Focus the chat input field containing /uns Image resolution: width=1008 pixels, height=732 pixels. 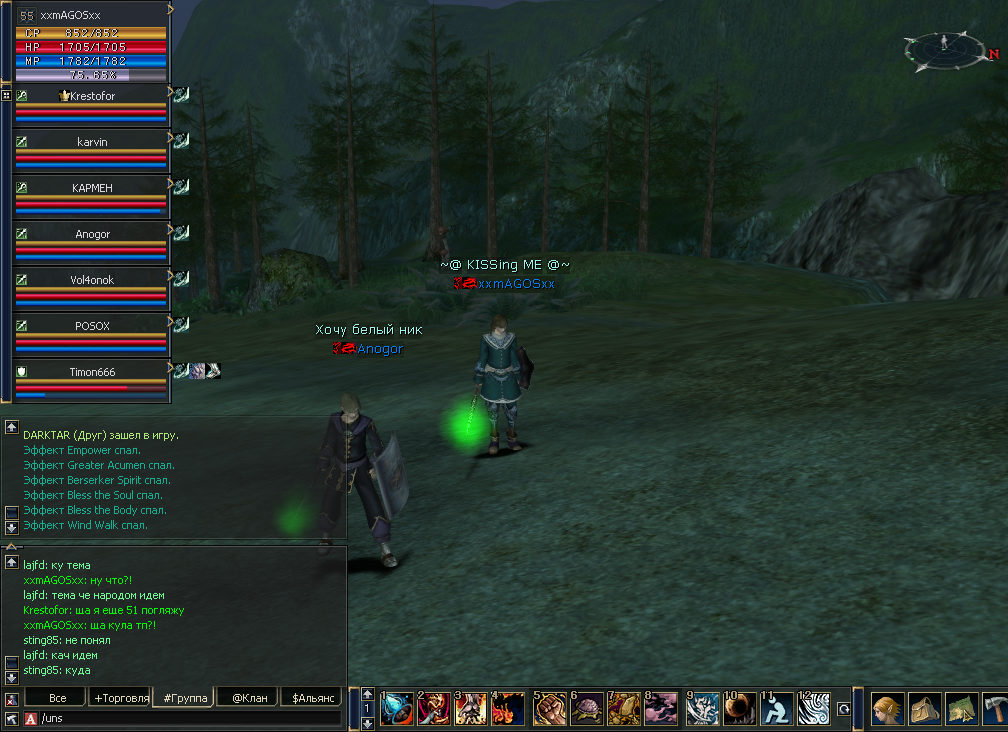(x=190, y=718)
